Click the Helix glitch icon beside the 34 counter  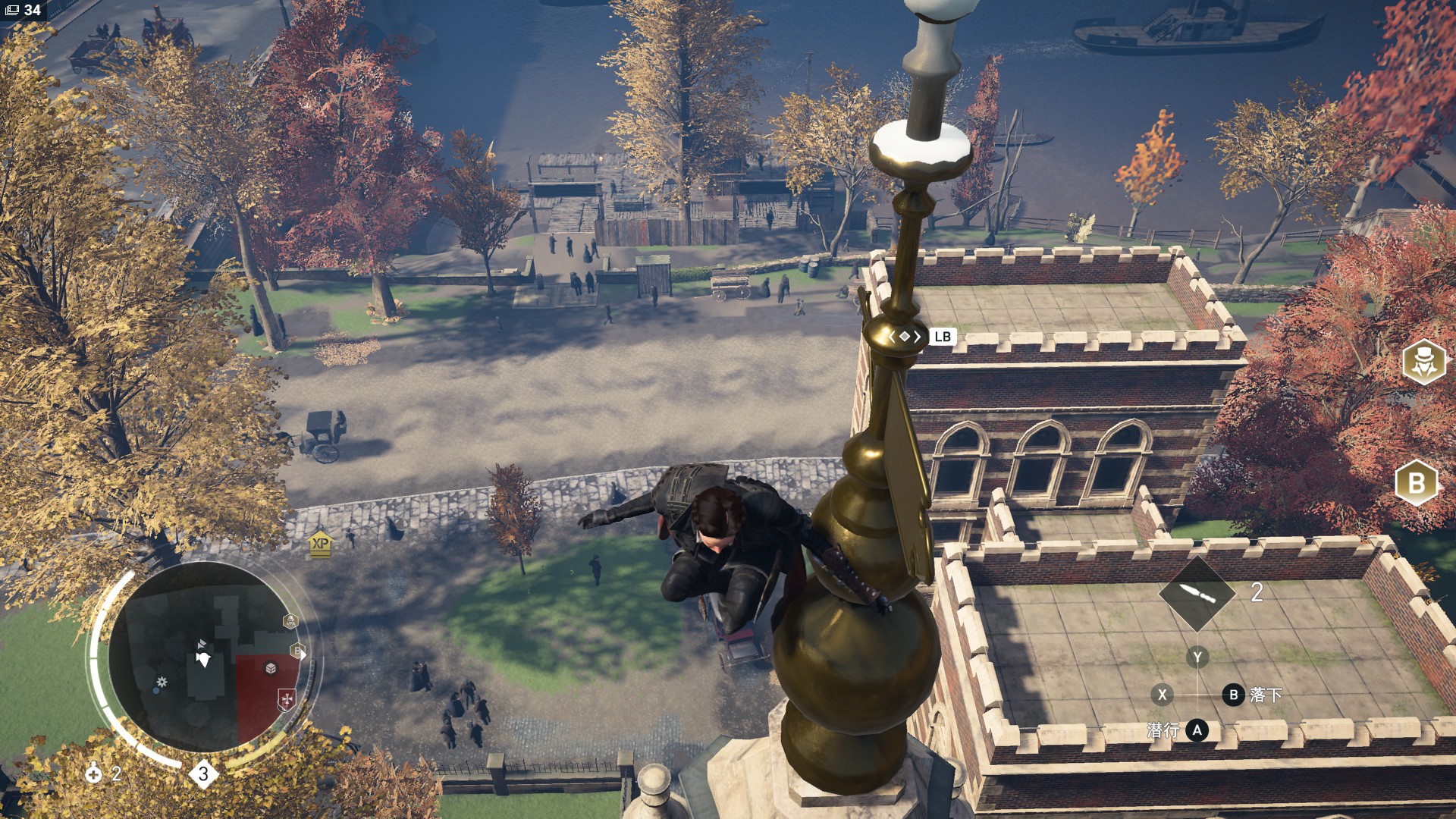click(12, 11)
